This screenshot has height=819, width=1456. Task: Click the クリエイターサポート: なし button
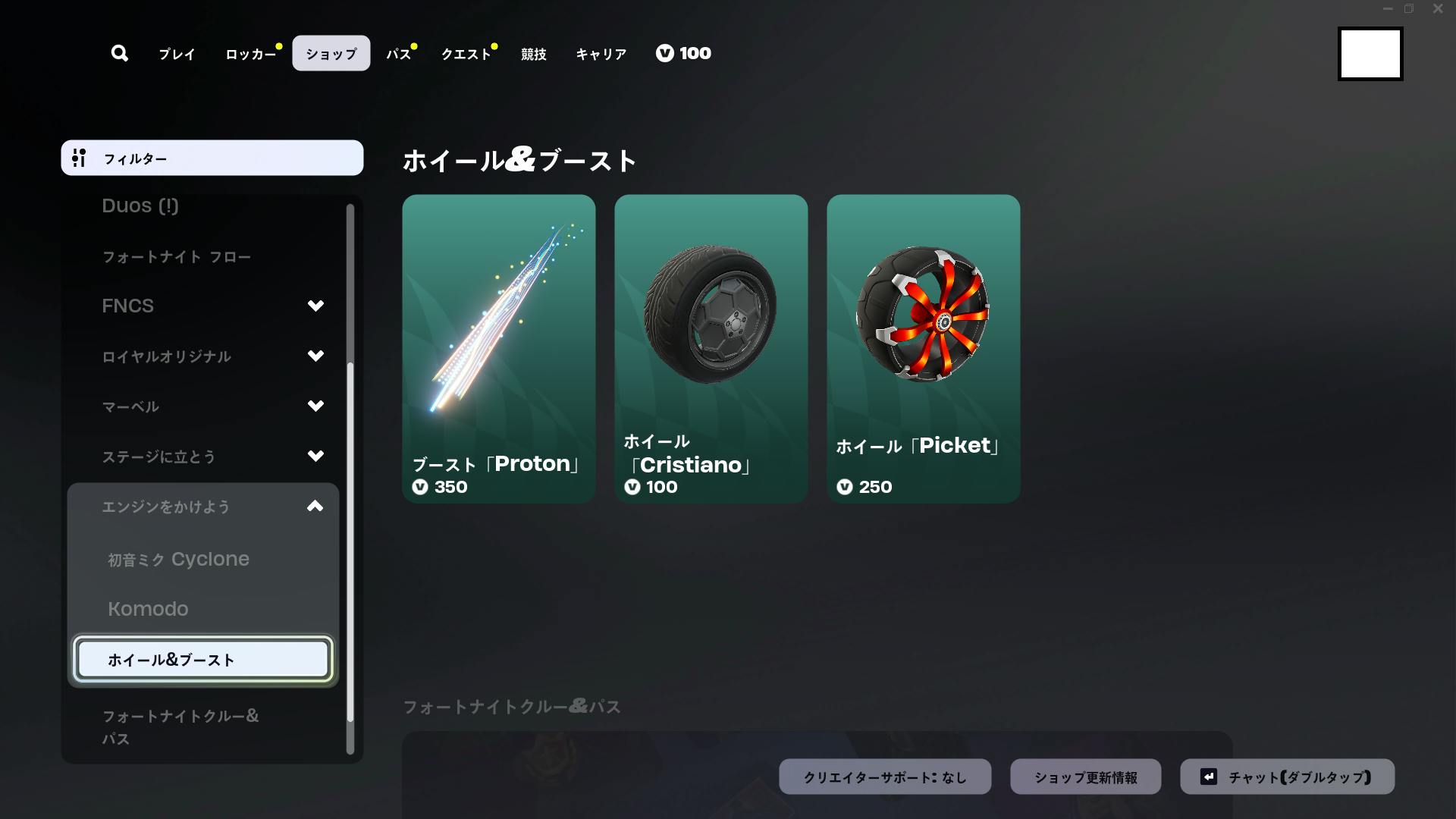pos(884,776)
